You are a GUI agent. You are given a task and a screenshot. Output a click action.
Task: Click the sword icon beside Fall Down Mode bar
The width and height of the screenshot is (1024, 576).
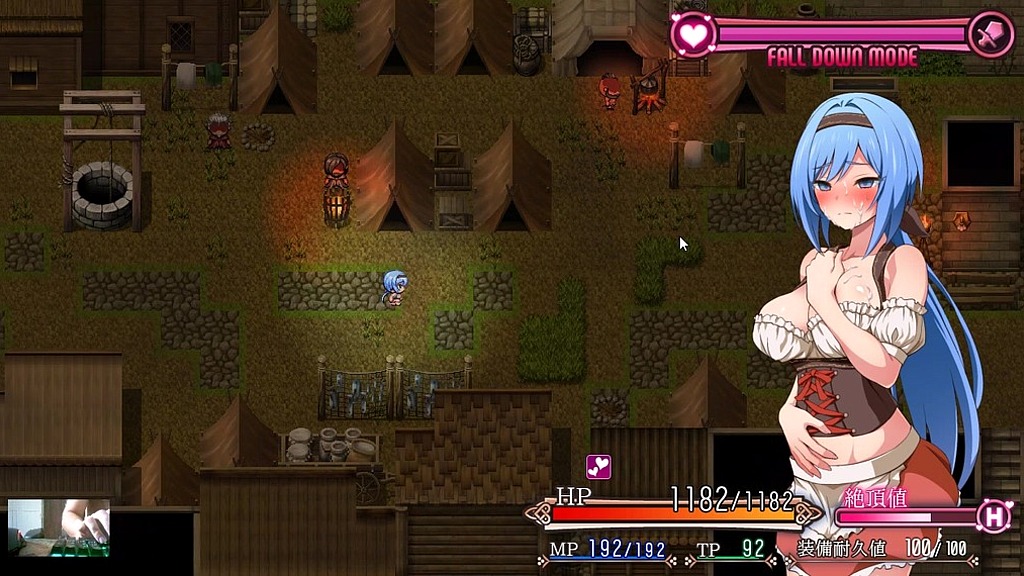click(x=990, y=34)
